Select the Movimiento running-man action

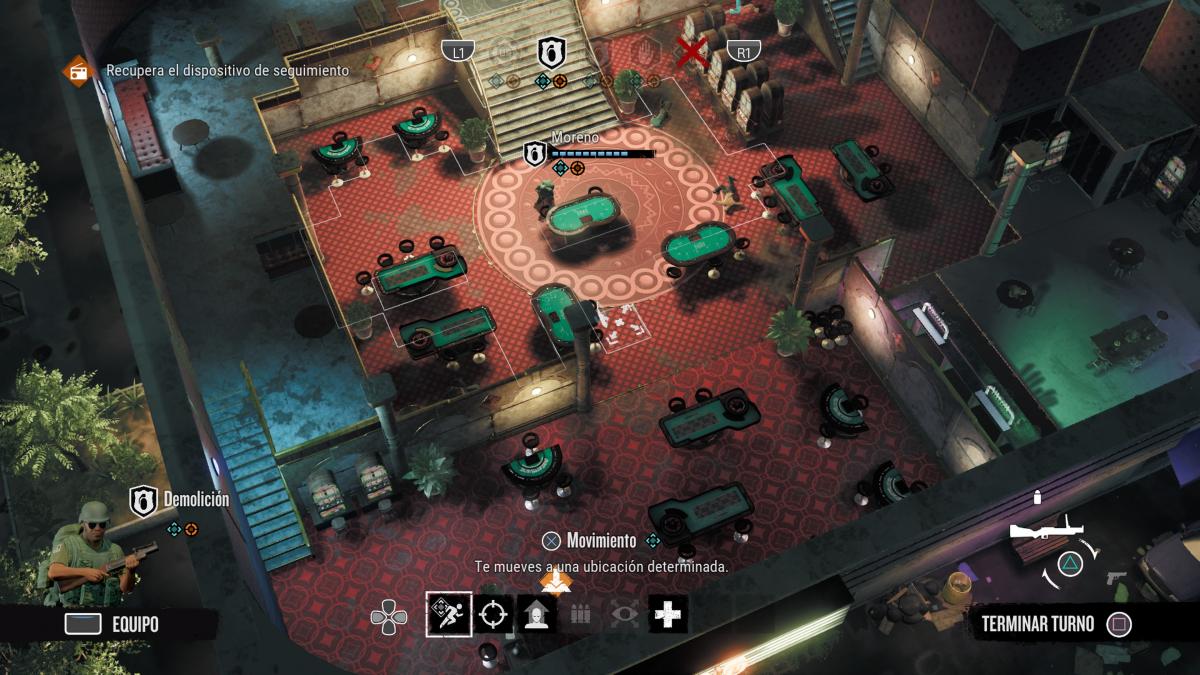click(x=449, y=614)
